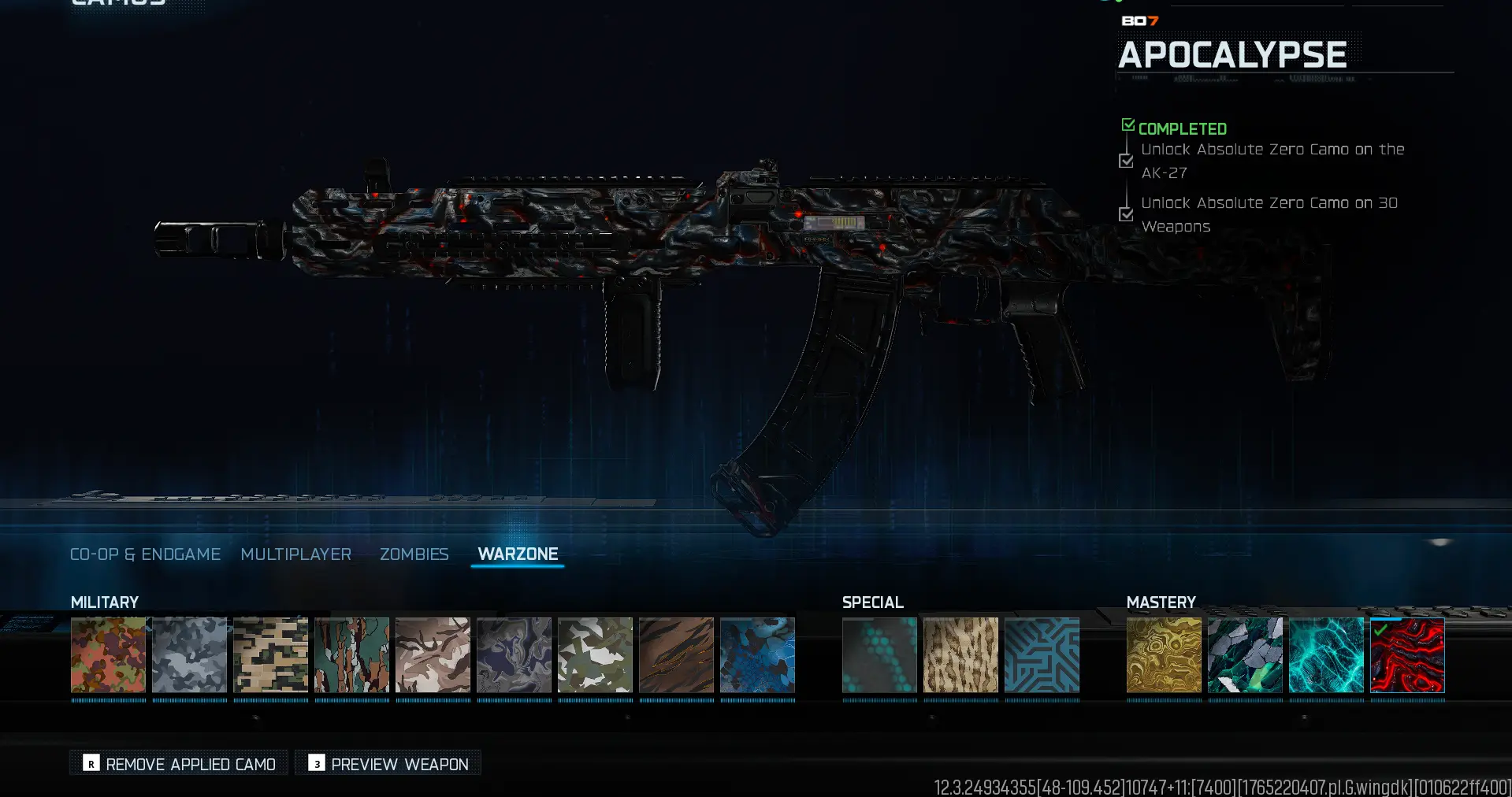This screenshot has height=797, width=1512.
Task: Open the ZOMBIES tab
Action: (414, 554)
